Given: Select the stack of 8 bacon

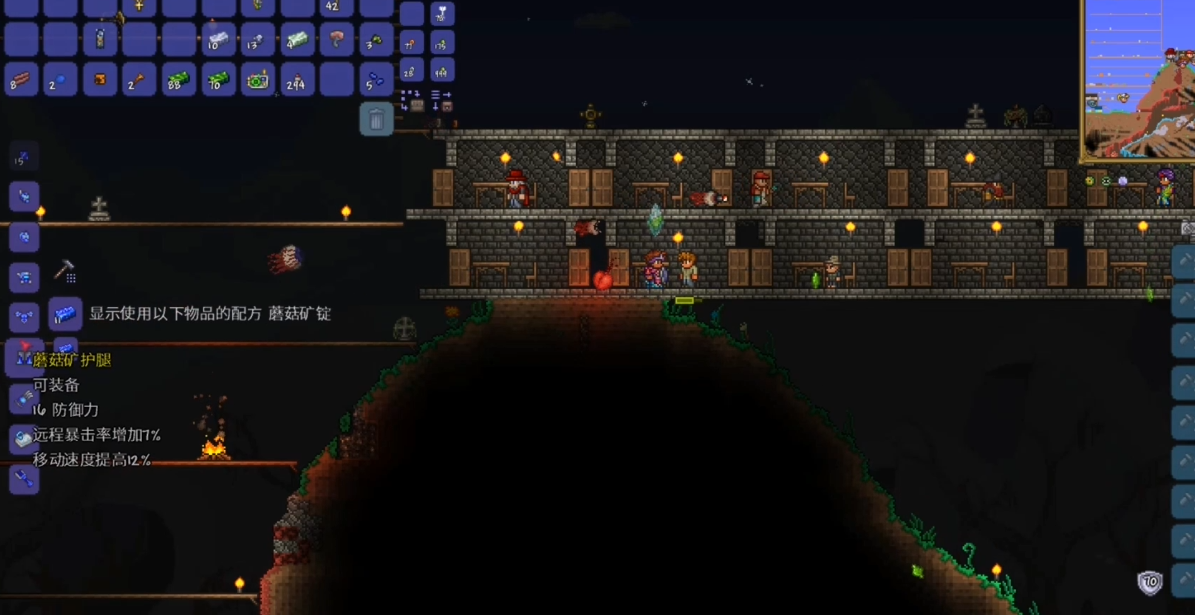Looking at the screenshot, I should click(x=21, y=79).
